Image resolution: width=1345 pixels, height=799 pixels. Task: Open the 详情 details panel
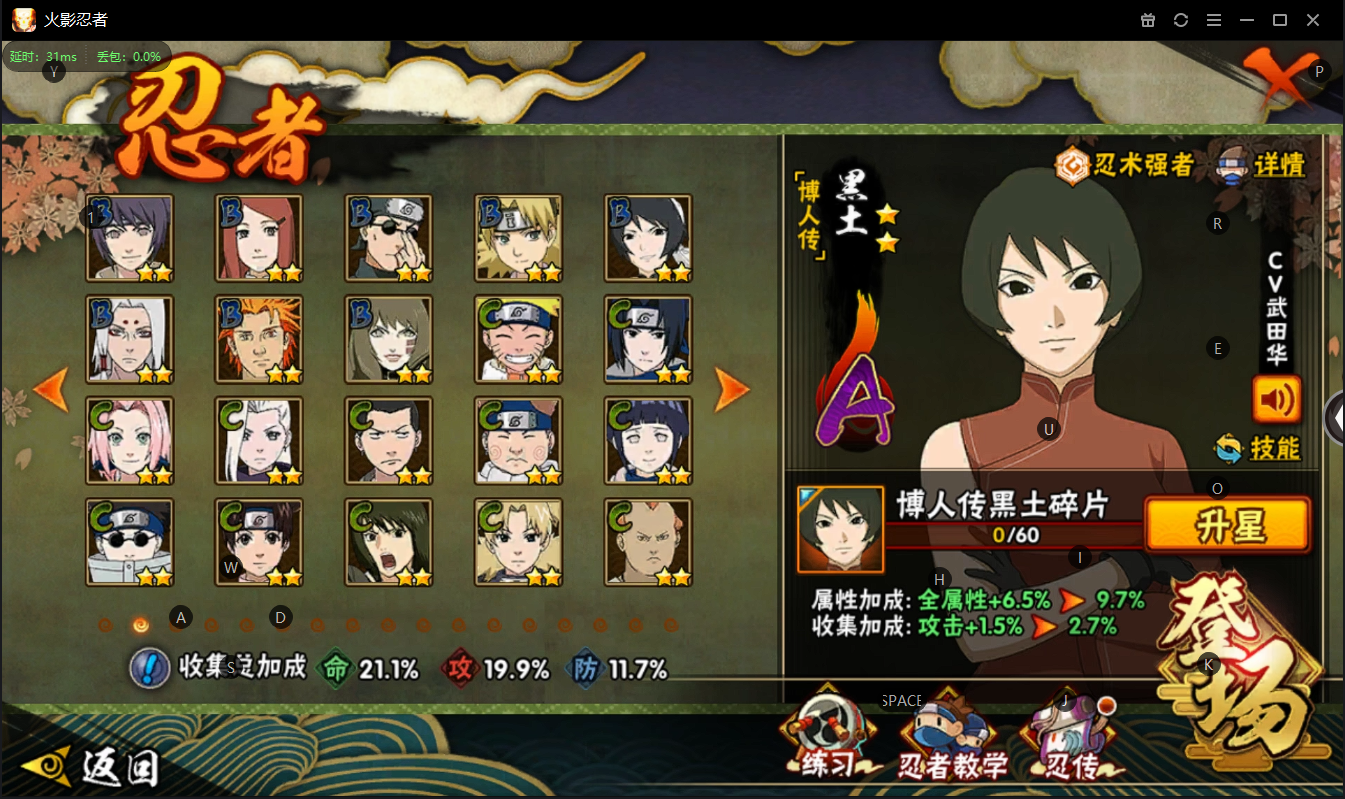1262,165
